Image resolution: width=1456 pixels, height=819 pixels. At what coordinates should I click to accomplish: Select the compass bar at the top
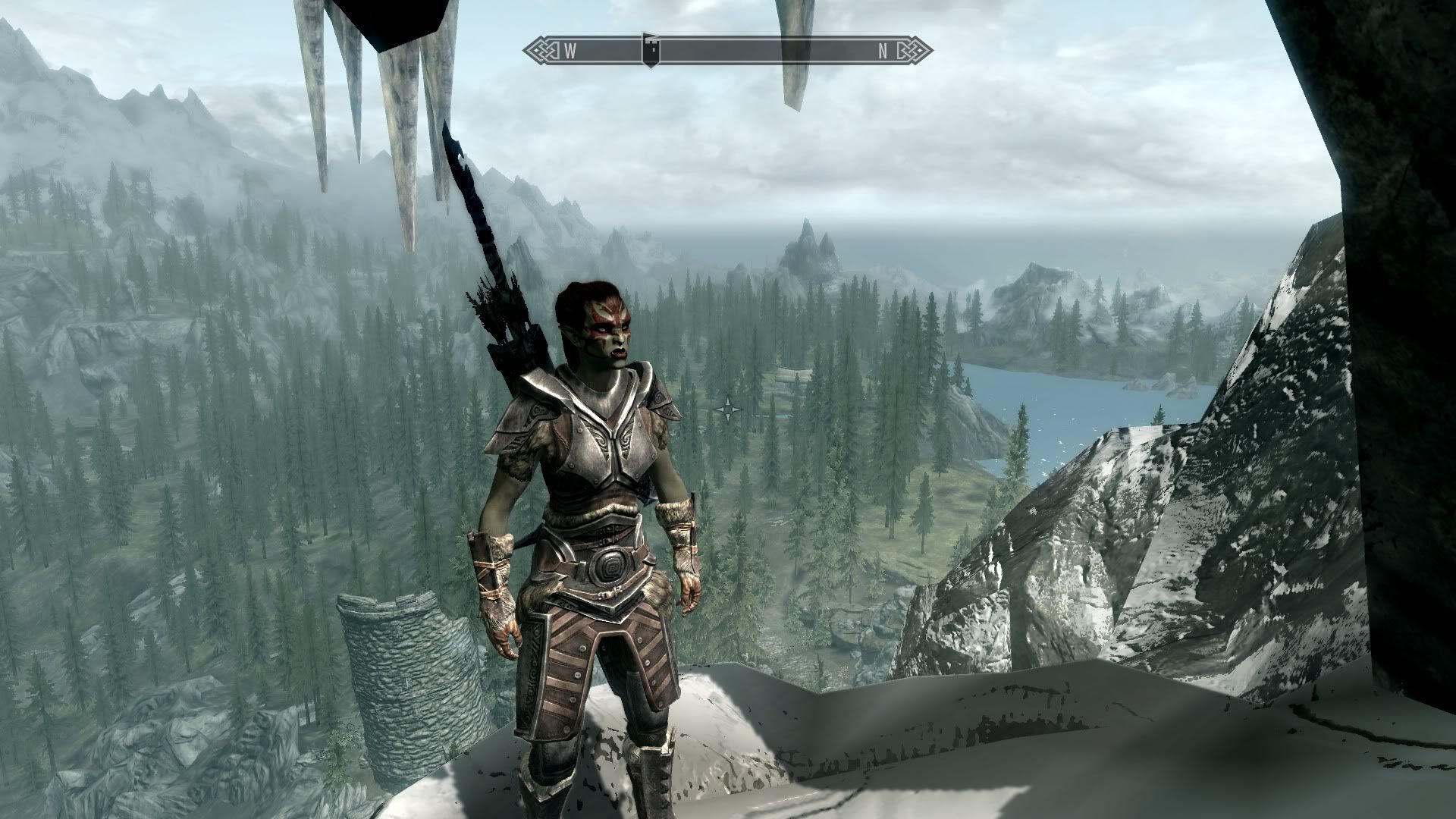click(728, 51)
